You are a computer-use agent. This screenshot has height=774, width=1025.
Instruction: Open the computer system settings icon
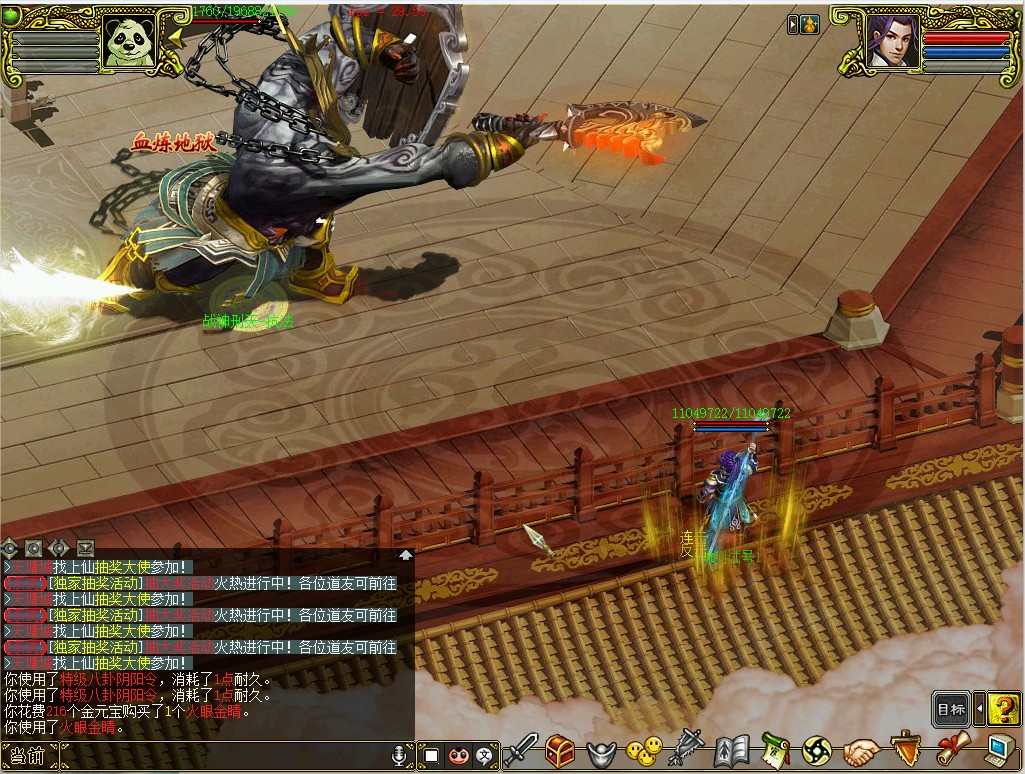[x=999, y=750]
